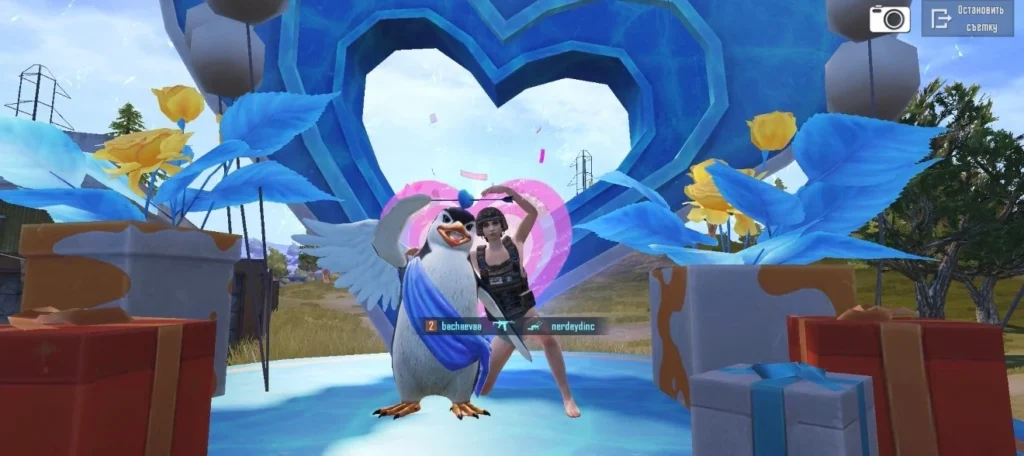Click the camera icon to take a photo
Screen dimensions: 1024x456
889,18
